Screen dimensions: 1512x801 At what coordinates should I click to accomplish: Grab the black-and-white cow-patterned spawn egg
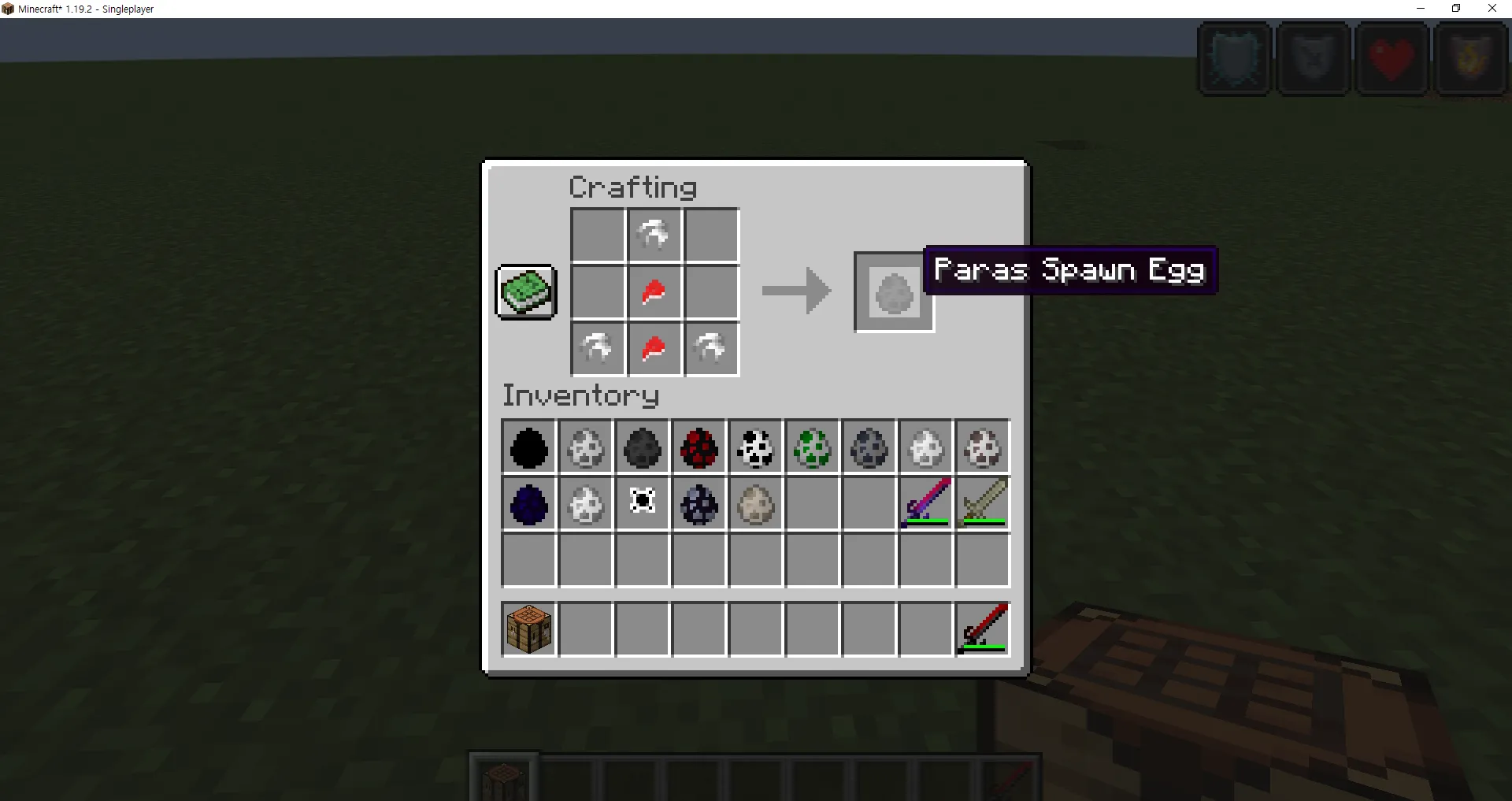755,447
